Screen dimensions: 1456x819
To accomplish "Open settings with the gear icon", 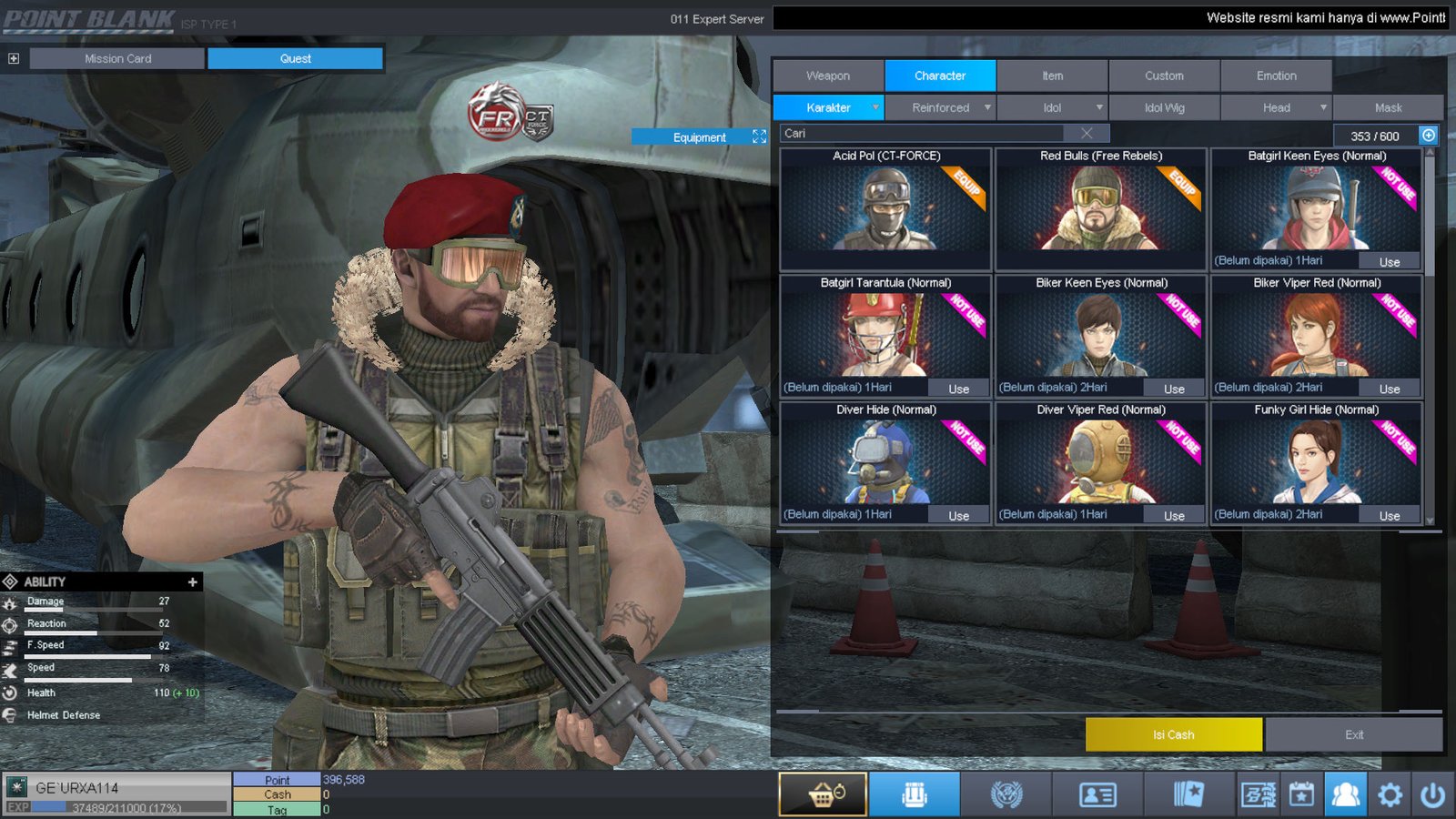I will 1390,795.
